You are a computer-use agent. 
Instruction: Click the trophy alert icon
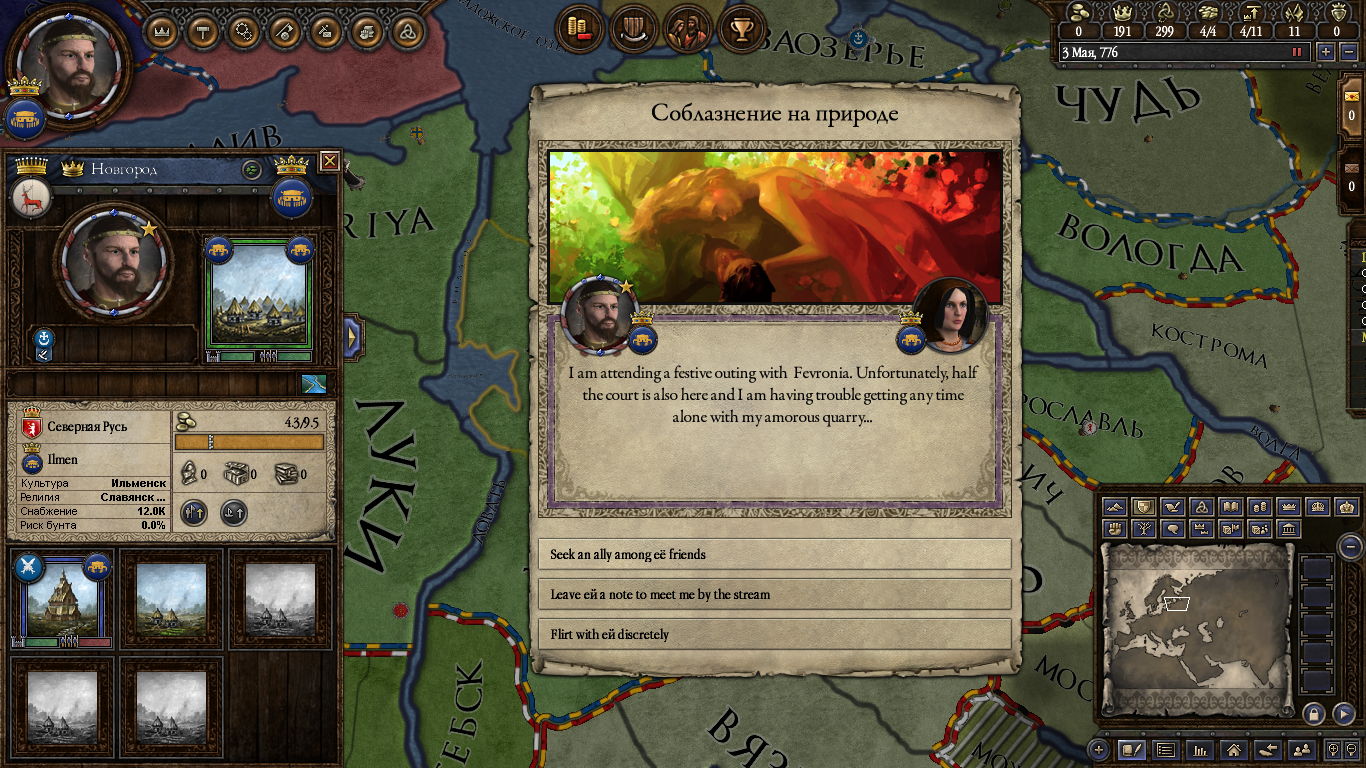[741, 31]
